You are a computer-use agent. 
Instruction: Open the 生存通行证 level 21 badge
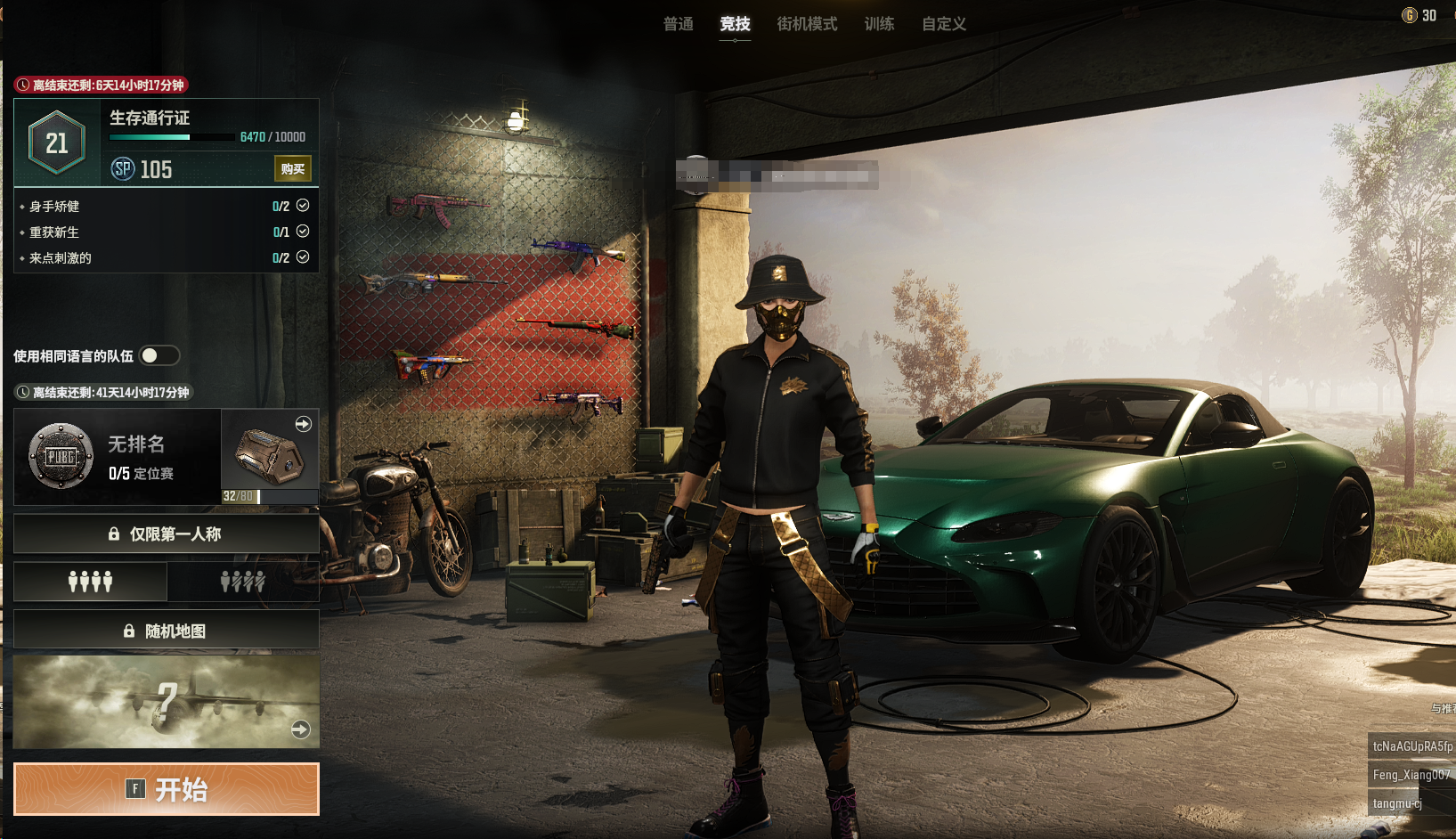click(x=57, y=143)
